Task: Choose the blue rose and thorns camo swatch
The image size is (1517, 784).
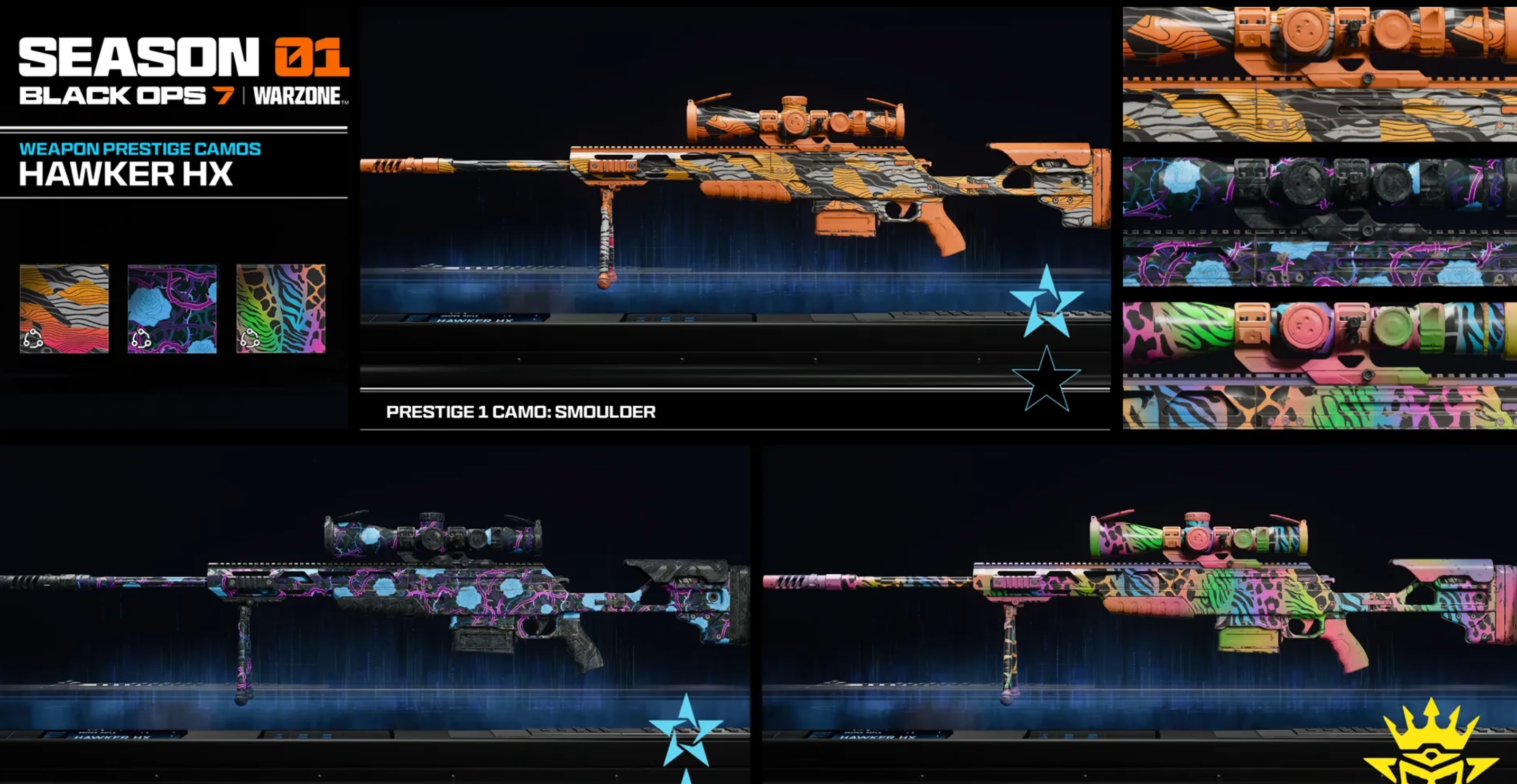Action: click(172, 309)
